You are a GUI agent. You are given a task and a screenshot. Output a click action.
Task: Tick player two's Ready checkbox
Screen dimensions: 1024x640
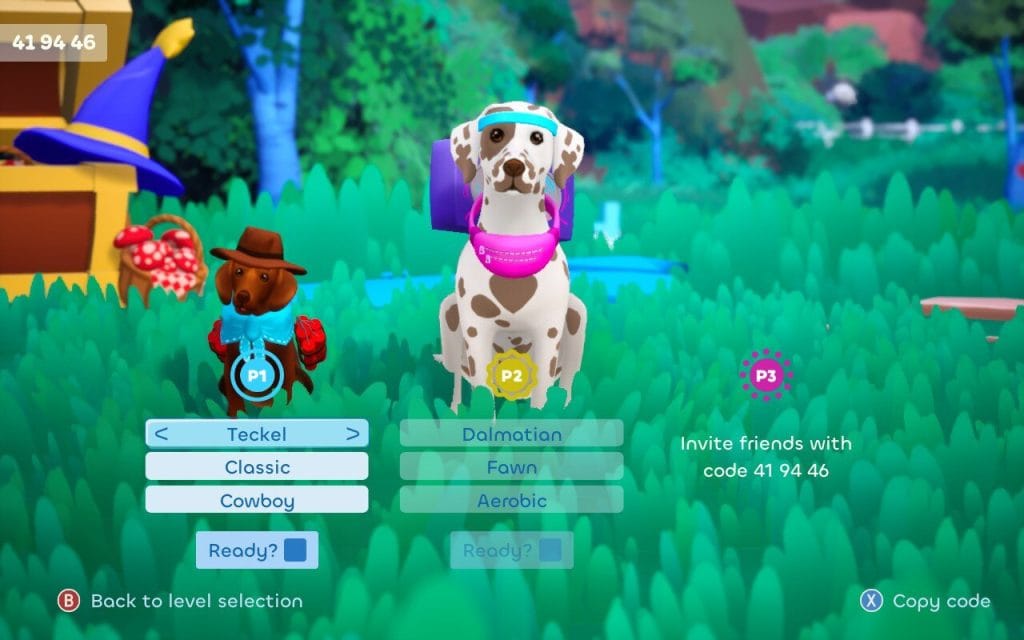549,550
